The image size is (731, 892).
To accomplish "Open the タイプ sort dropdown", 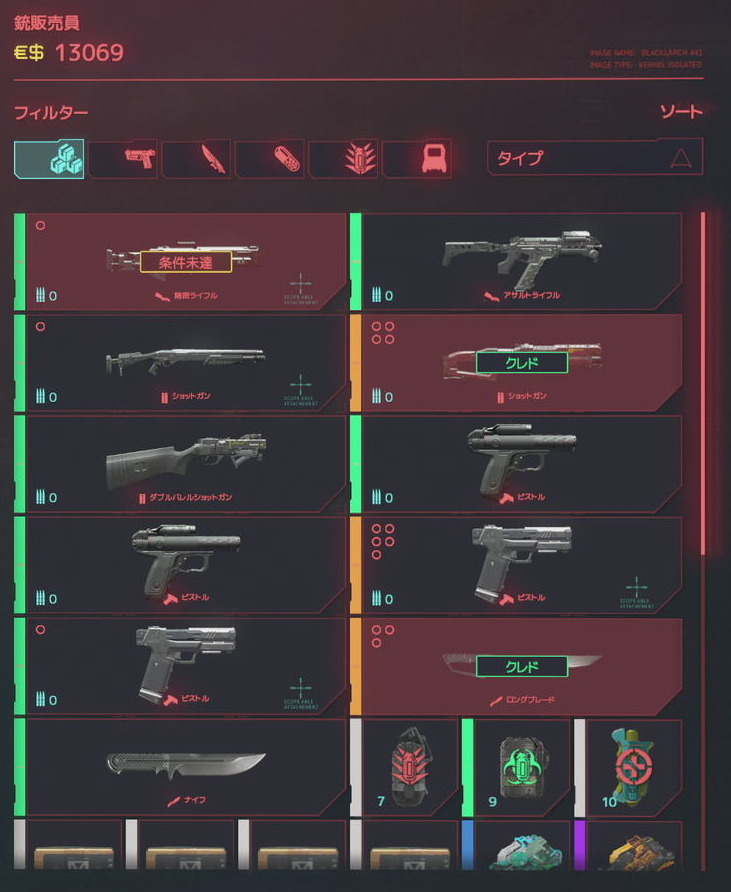I will click(595, 157).
